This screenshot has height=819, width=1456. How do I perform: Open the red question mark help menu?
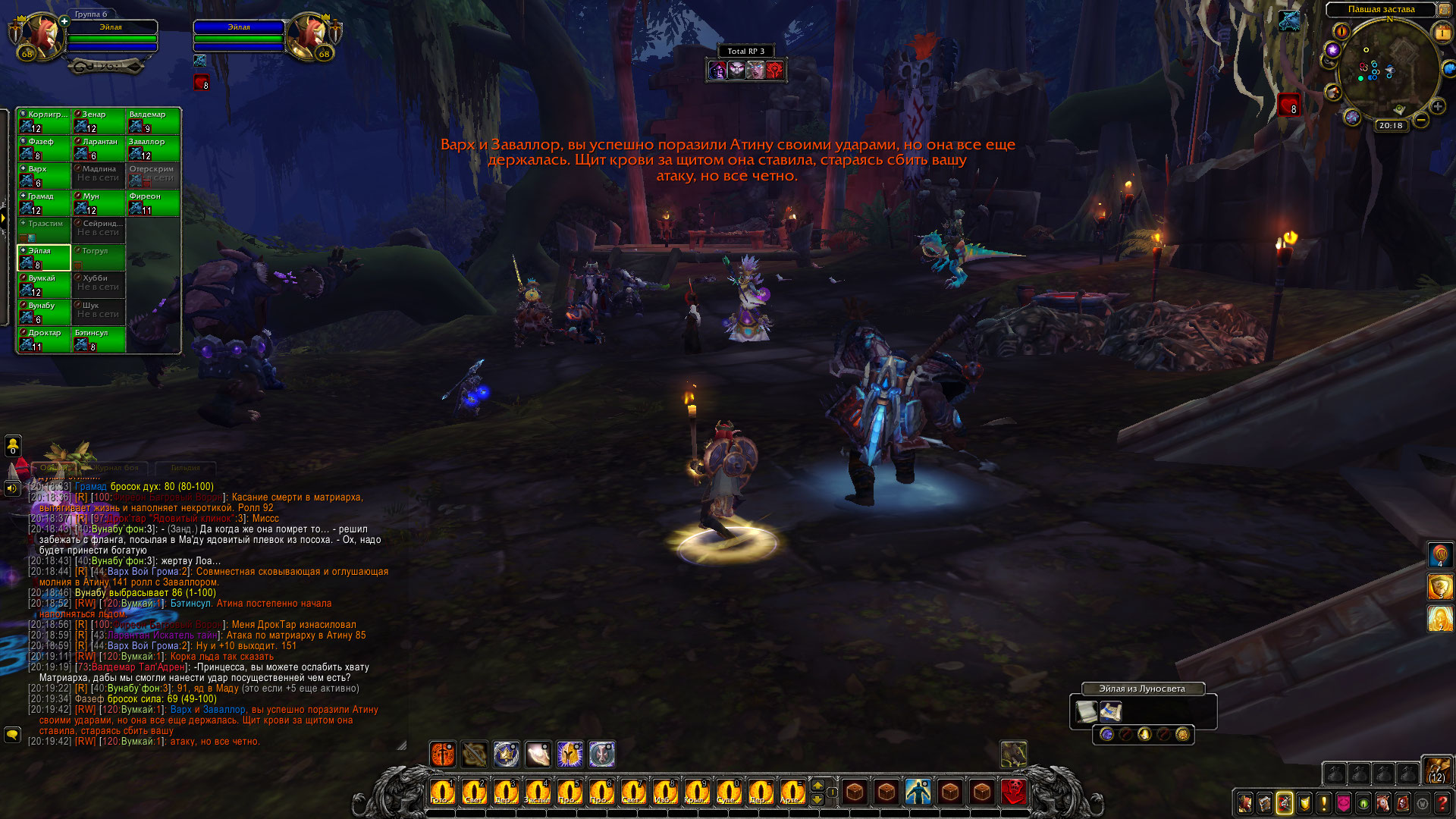(x=1443, y=803)
